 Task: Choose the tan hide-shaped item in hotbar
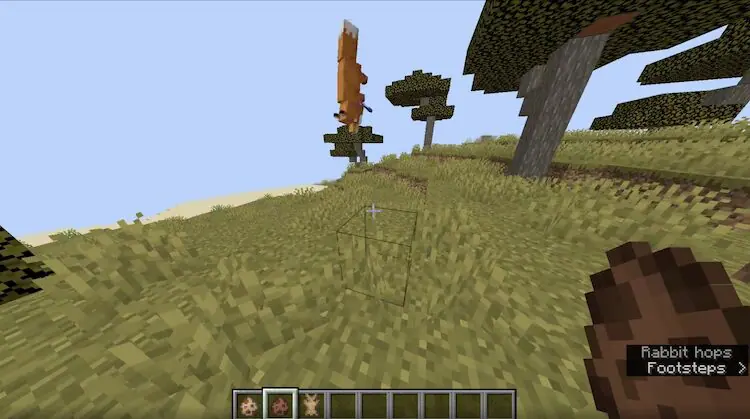(310, 404)
